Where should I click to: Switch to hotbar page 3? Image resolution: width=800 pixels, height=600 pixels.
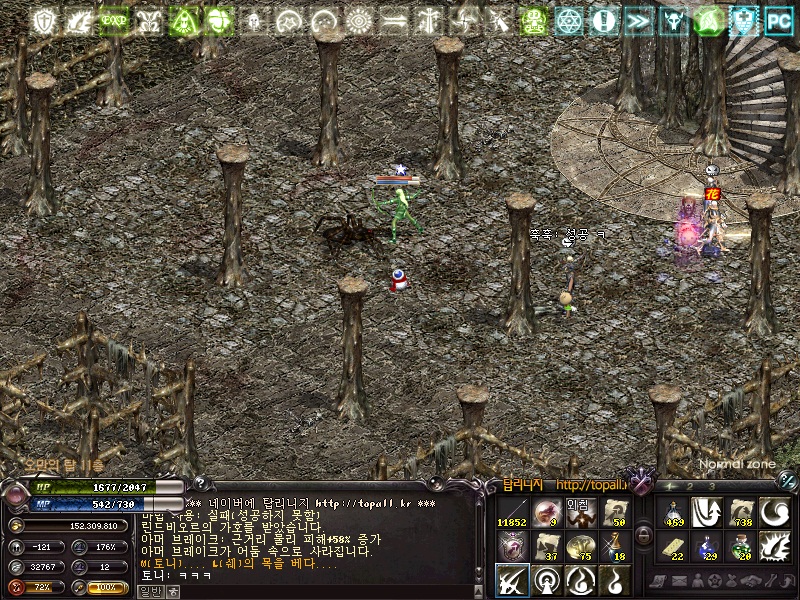711,487
